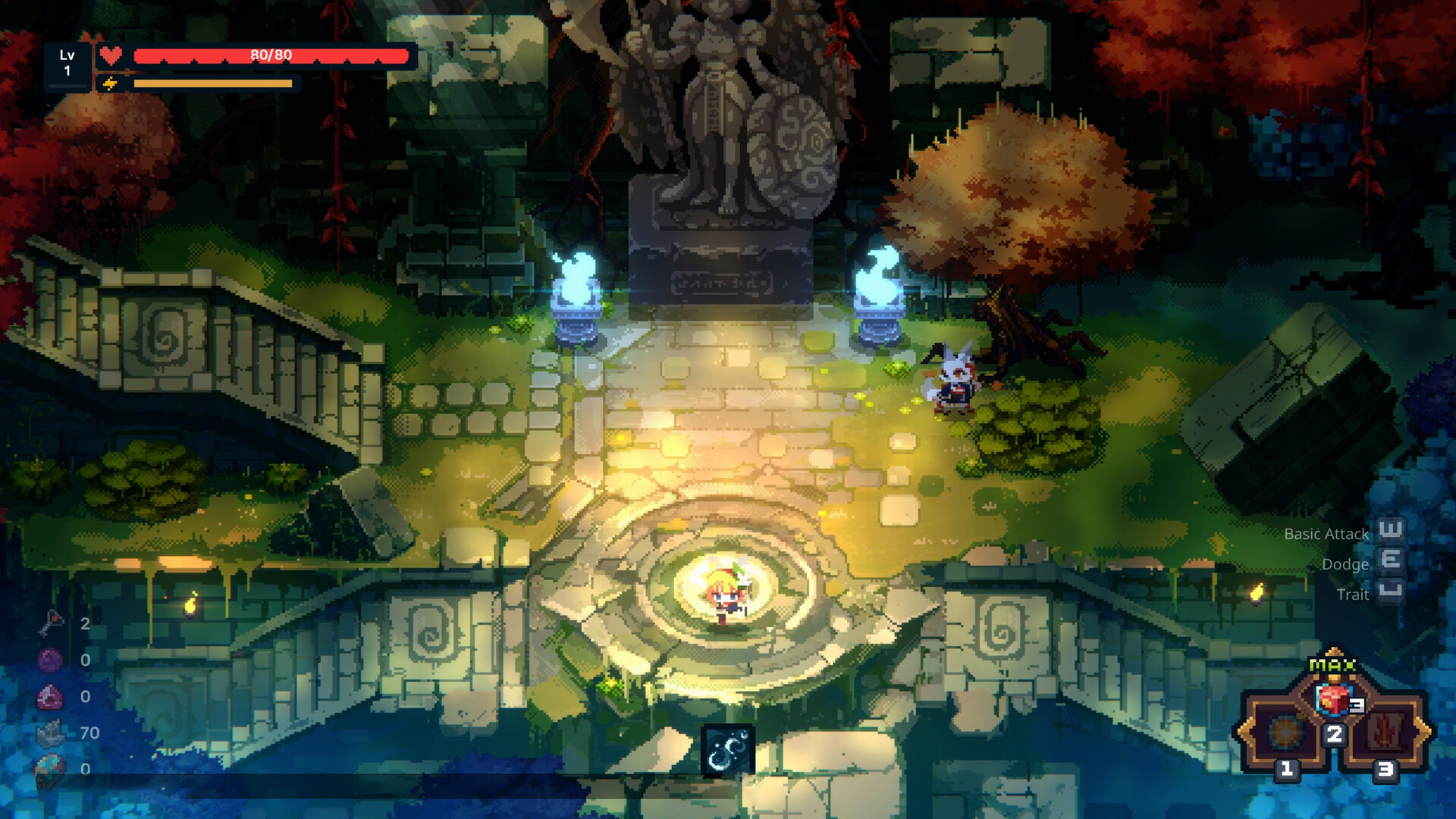Click the heart icon beside the health bar
The height and width of the screenshot is (819, 1456).
pos(111,55)
